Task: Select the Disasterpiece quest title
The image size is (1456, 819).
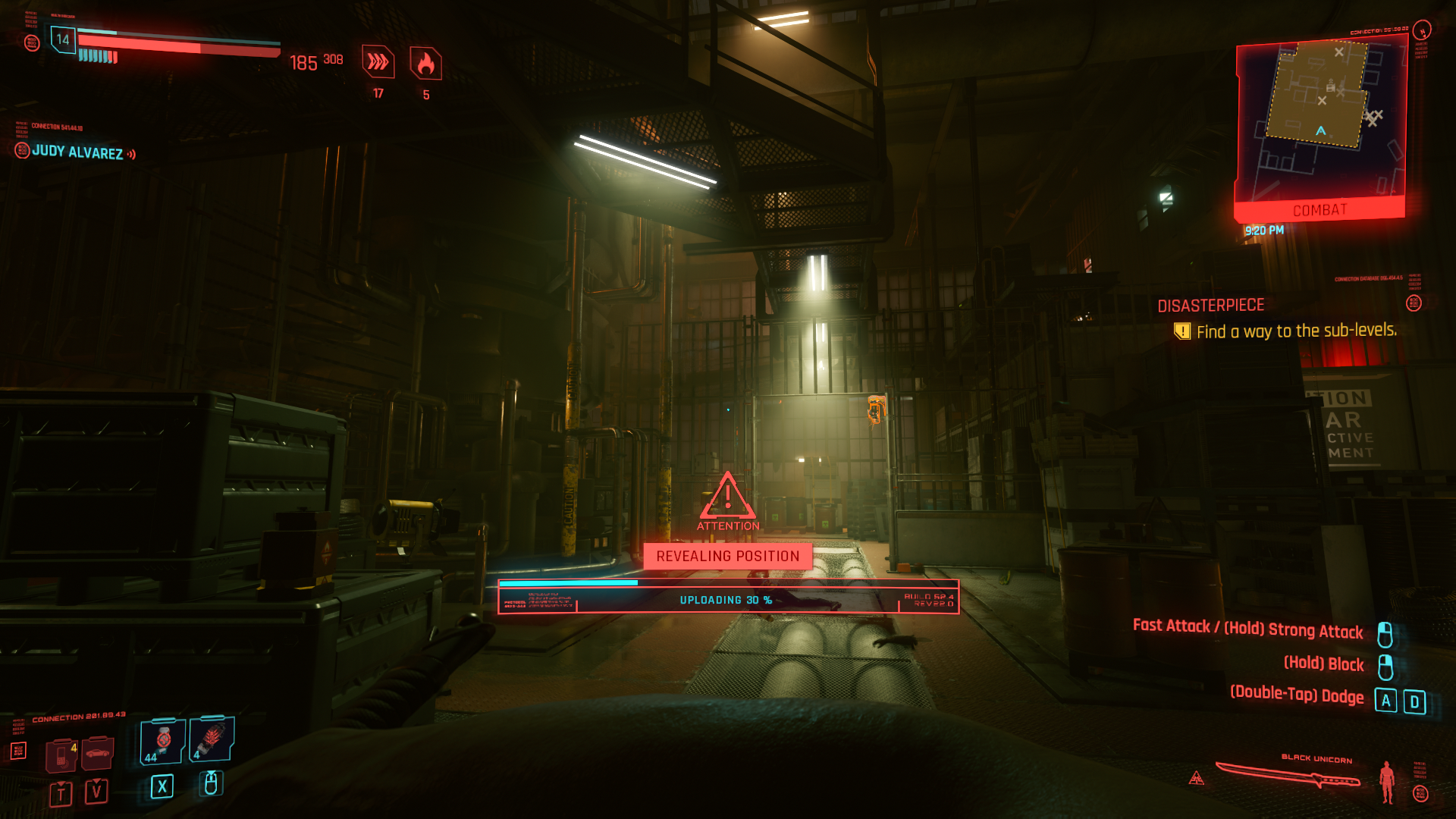Action: click(1210, 306)
